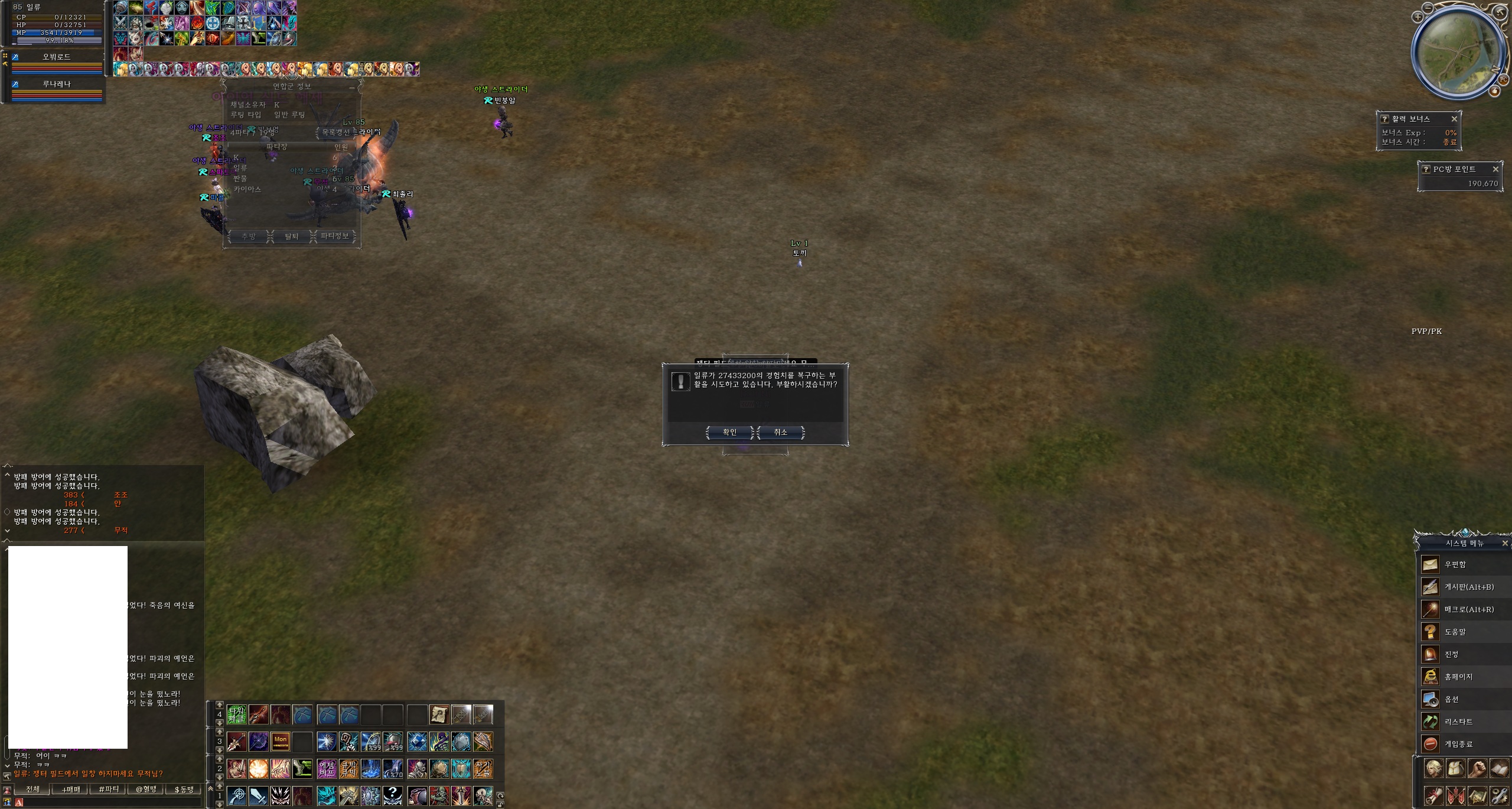Select party member 루나레나
This screenshot has width=1512, height=809.
coord(57,85)
